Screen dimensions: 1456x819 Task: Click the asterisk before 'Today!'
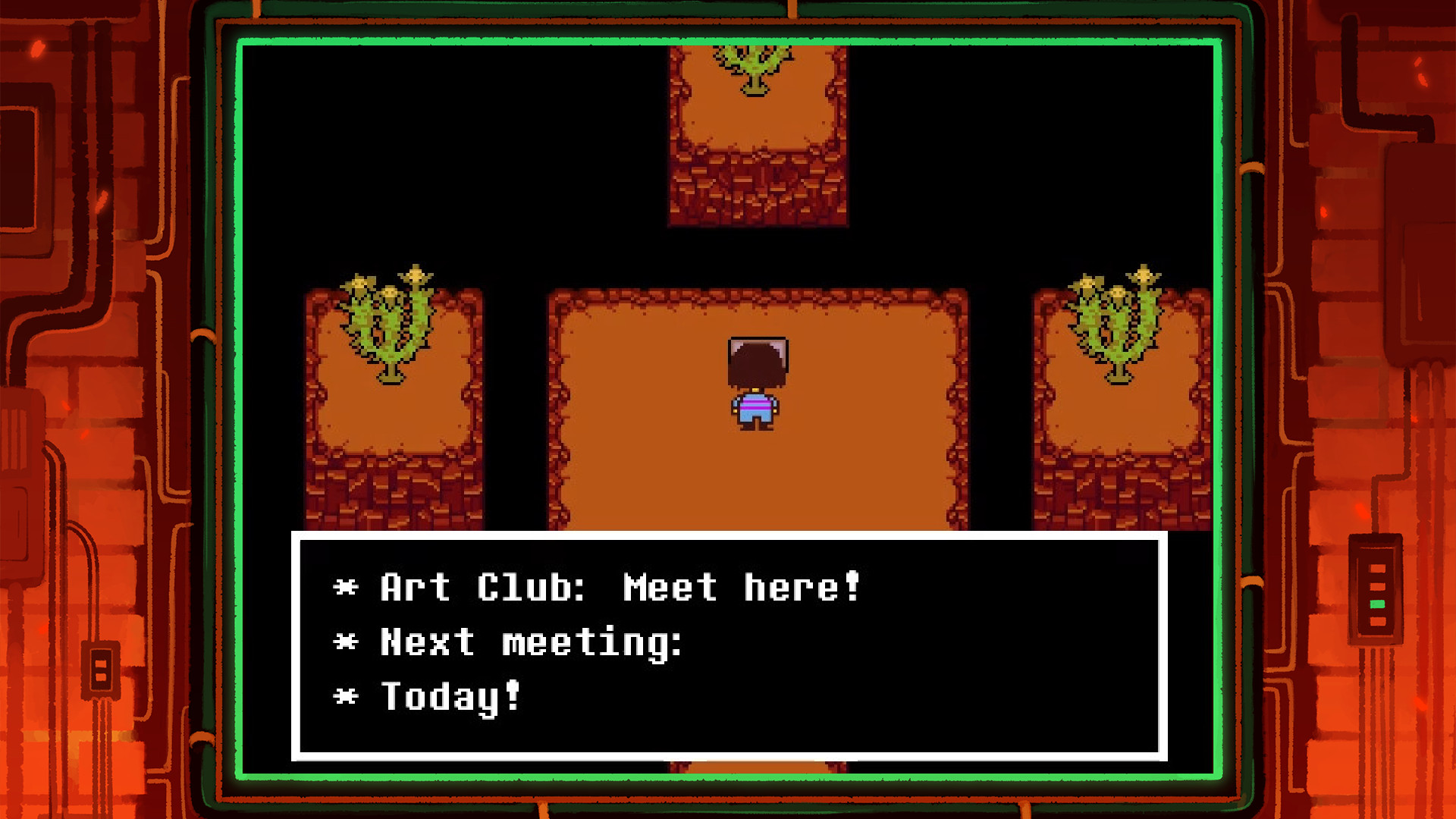[347, 696]
